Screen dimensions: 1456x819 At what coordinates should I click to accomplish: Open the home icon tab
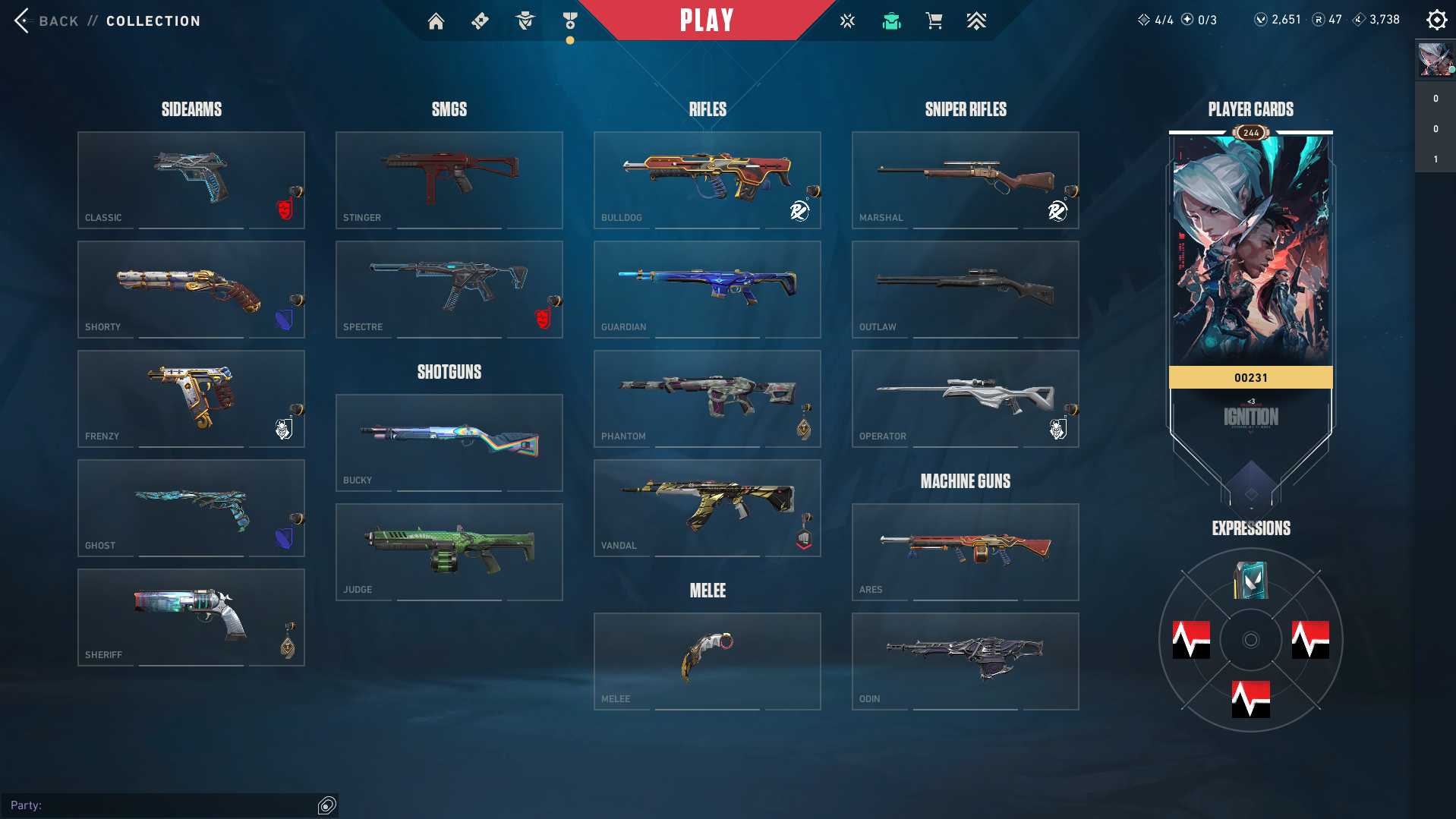(436, 21)
